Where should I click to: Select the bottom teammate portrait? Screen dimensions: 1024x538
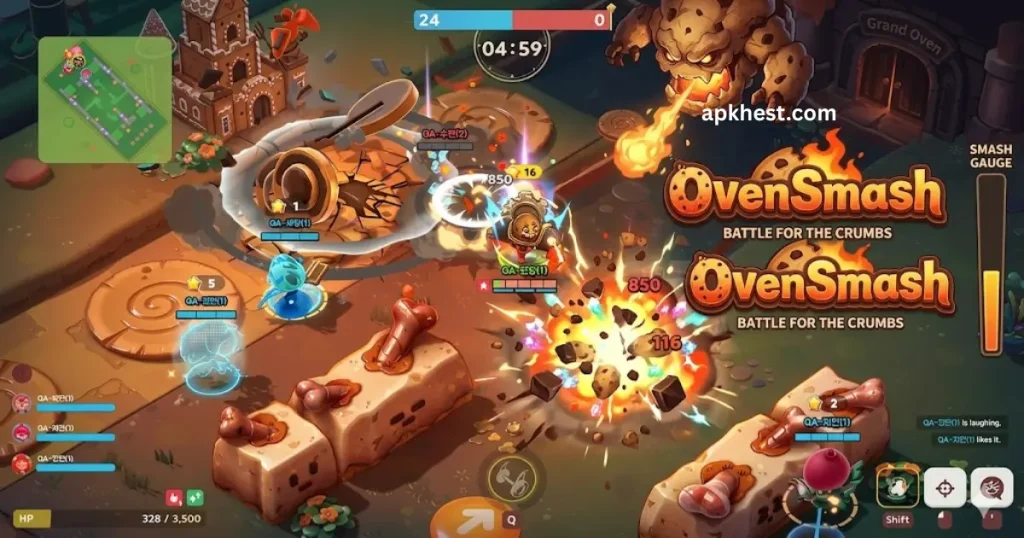point(21,462)
